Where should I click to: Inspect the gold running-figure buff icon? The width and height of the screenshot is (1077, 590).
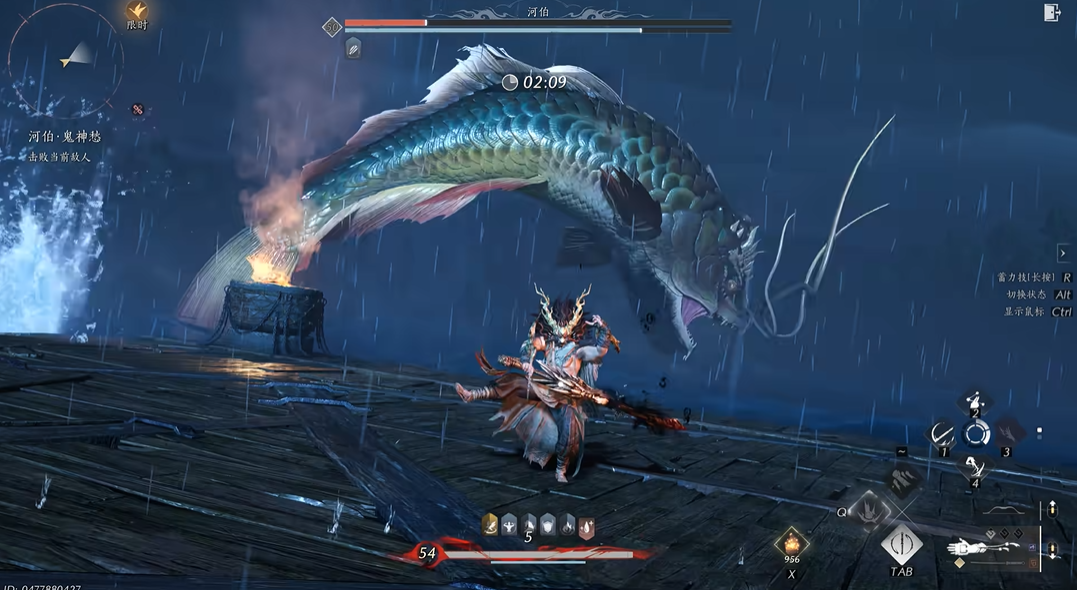(490, 523)
